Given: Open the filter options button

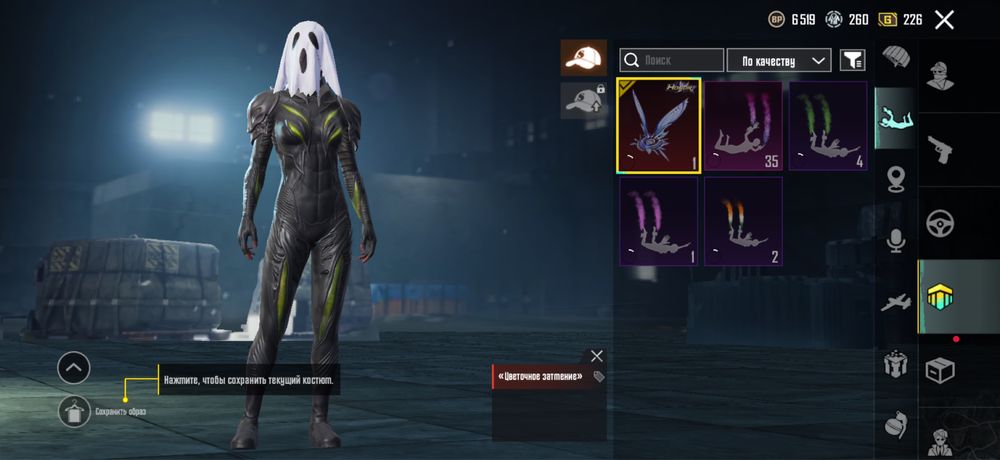Looking at the screenshot, I should pyautogui.click(x=852, y=61).
